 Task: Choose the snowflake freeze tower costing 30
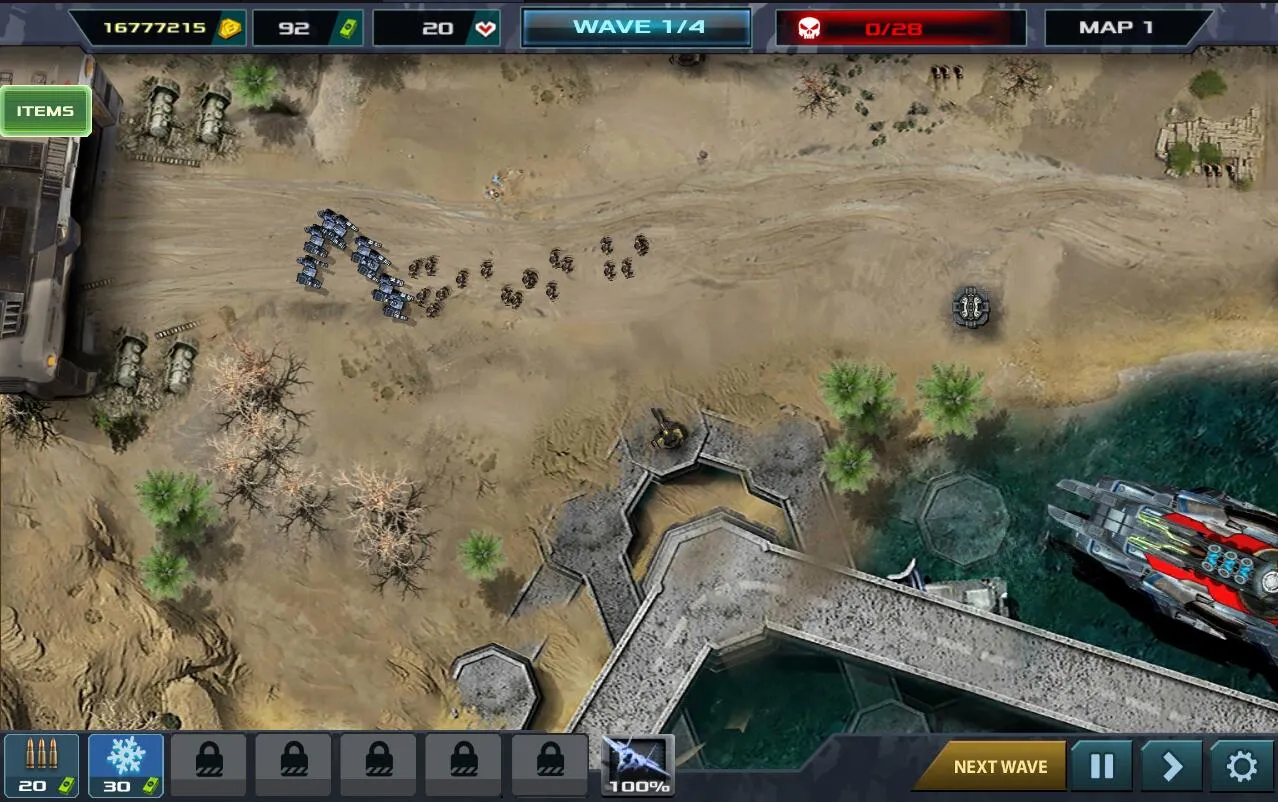[x=125, y=765]
